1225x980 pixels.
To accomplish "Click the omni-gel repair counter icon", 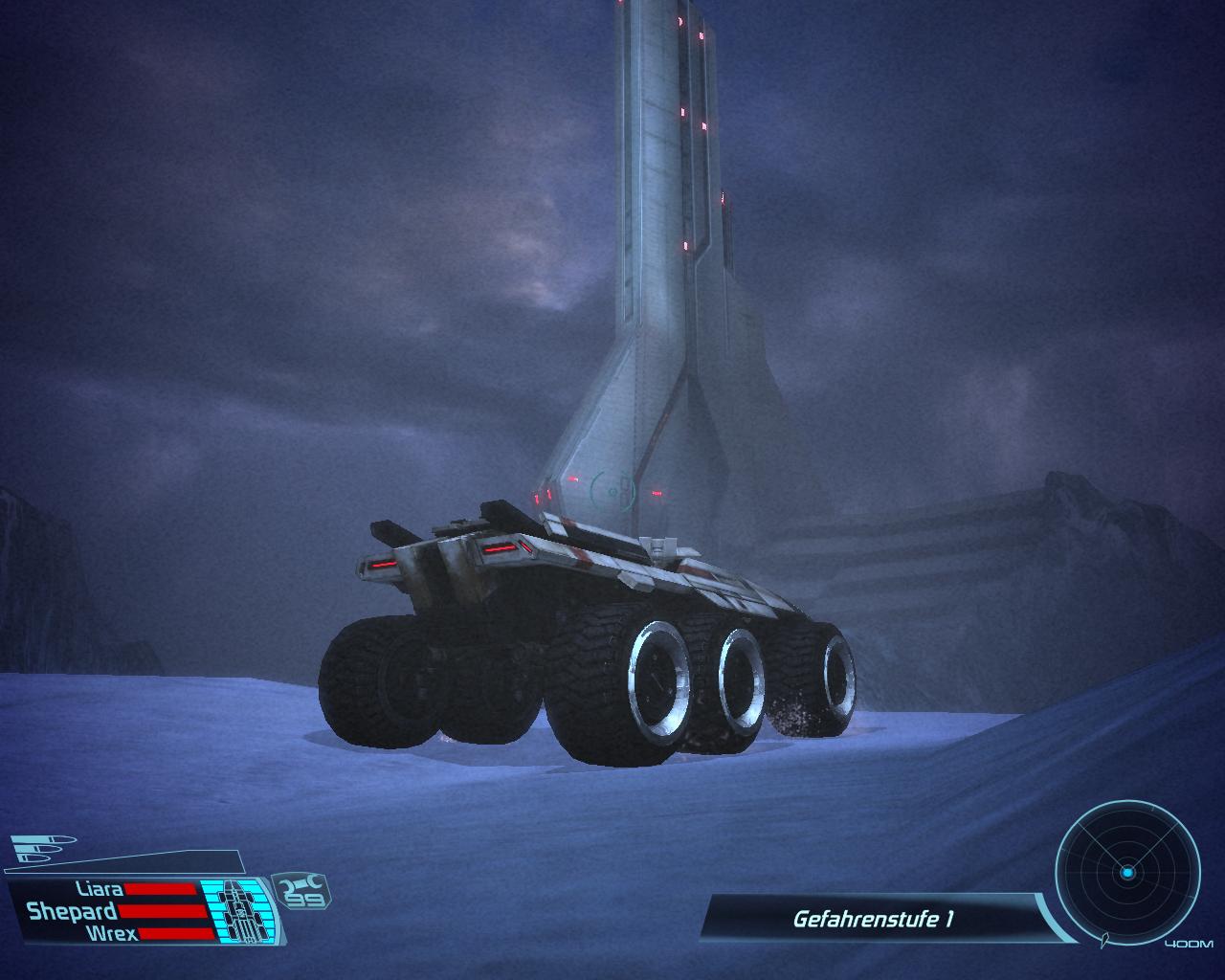I will click(301, 890).
